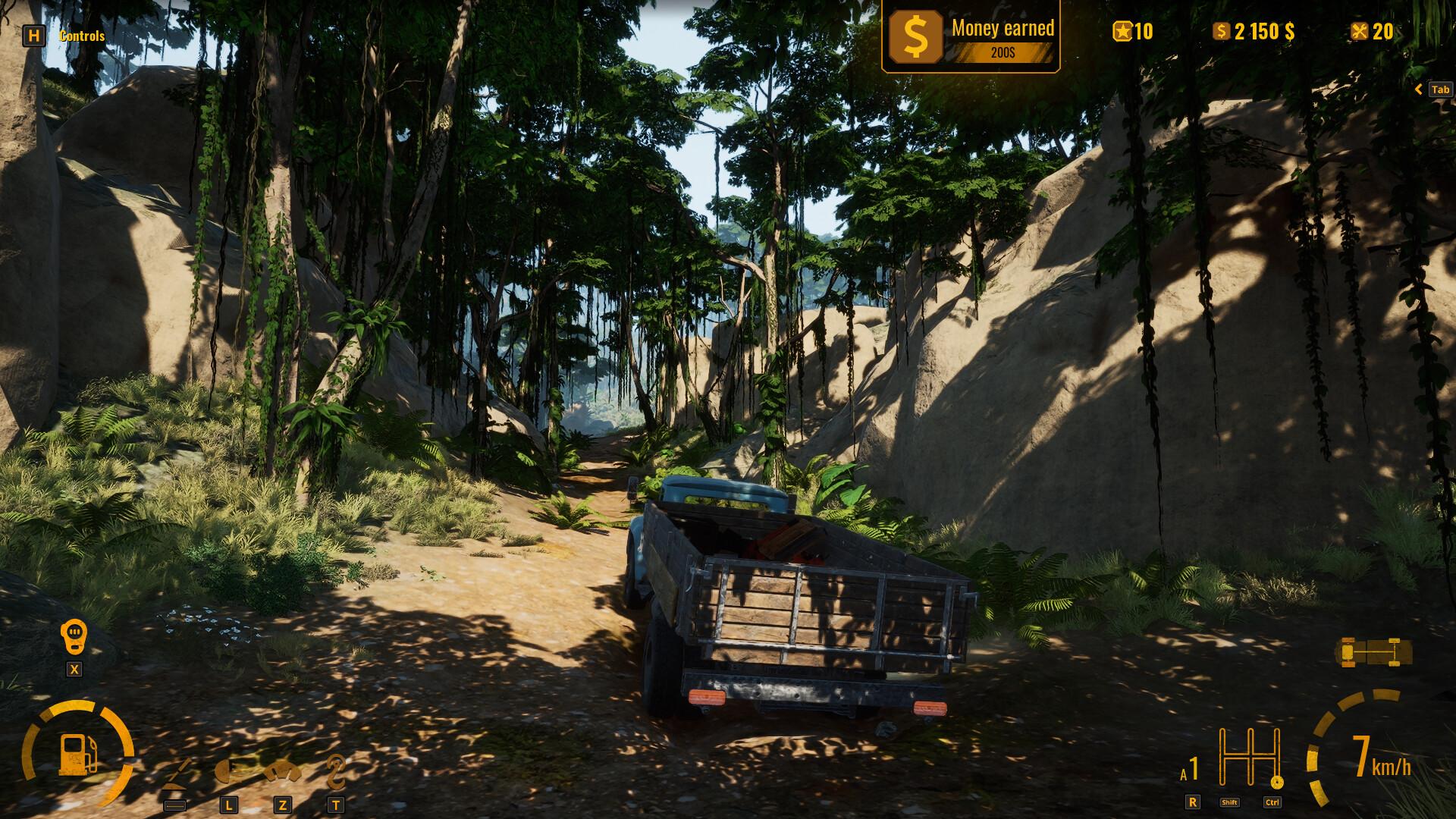
Task: Click the dollar icon on the Money earned panel
Action: click(915, 36)
